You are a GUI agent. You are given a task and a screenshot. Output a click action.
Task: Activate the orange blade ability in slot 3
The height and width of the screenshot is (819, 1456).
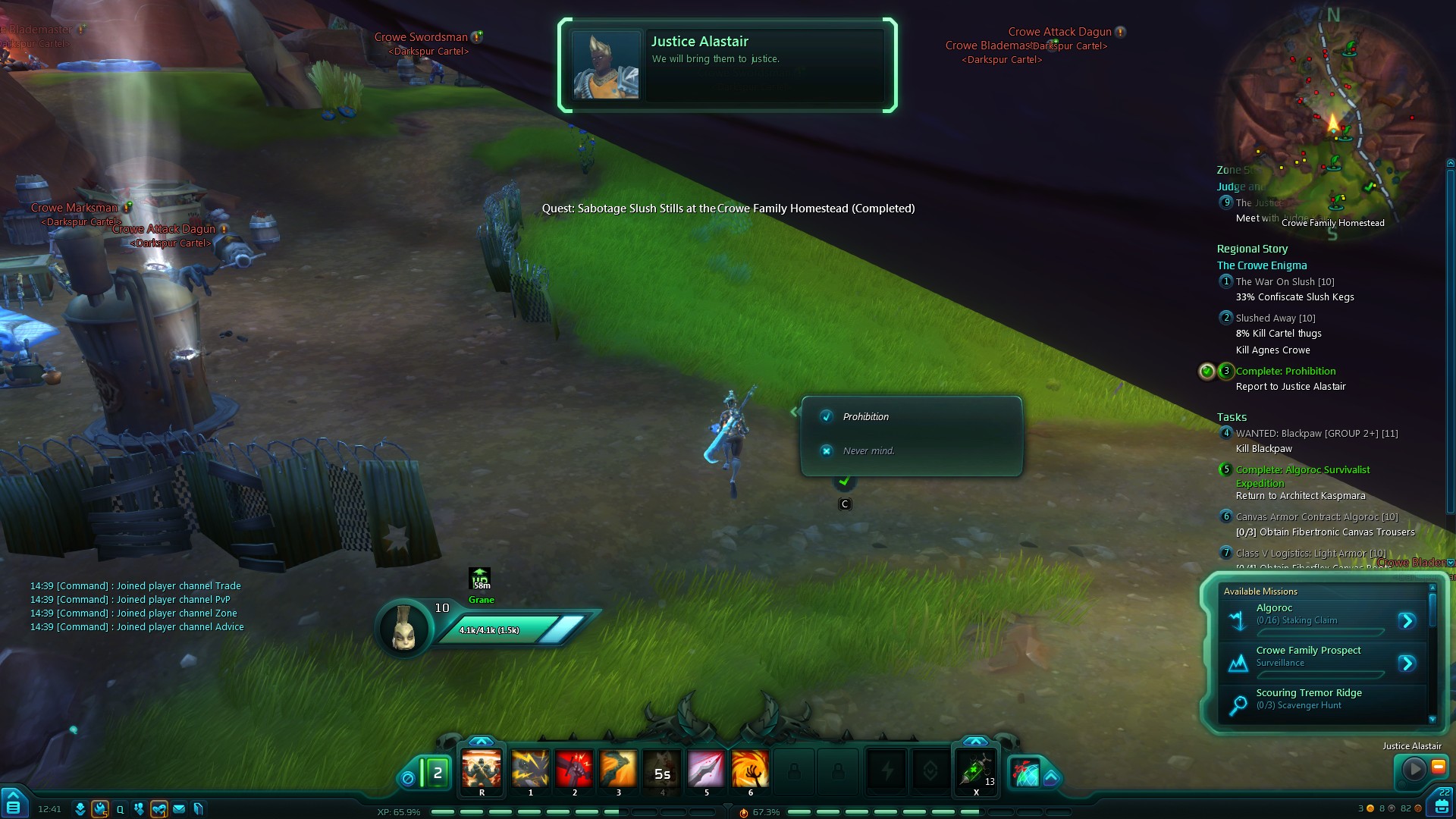click(618, 770)
